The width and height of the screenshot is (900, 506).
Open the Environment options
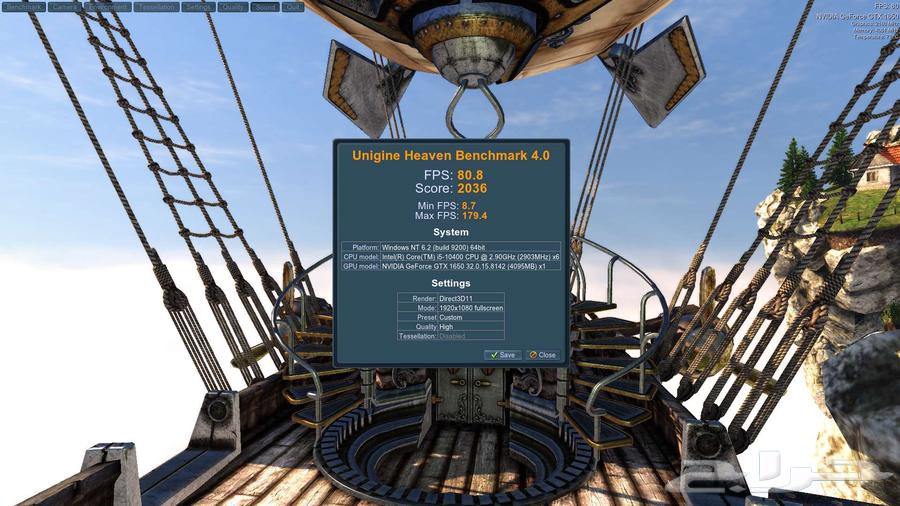pos(107,7)
